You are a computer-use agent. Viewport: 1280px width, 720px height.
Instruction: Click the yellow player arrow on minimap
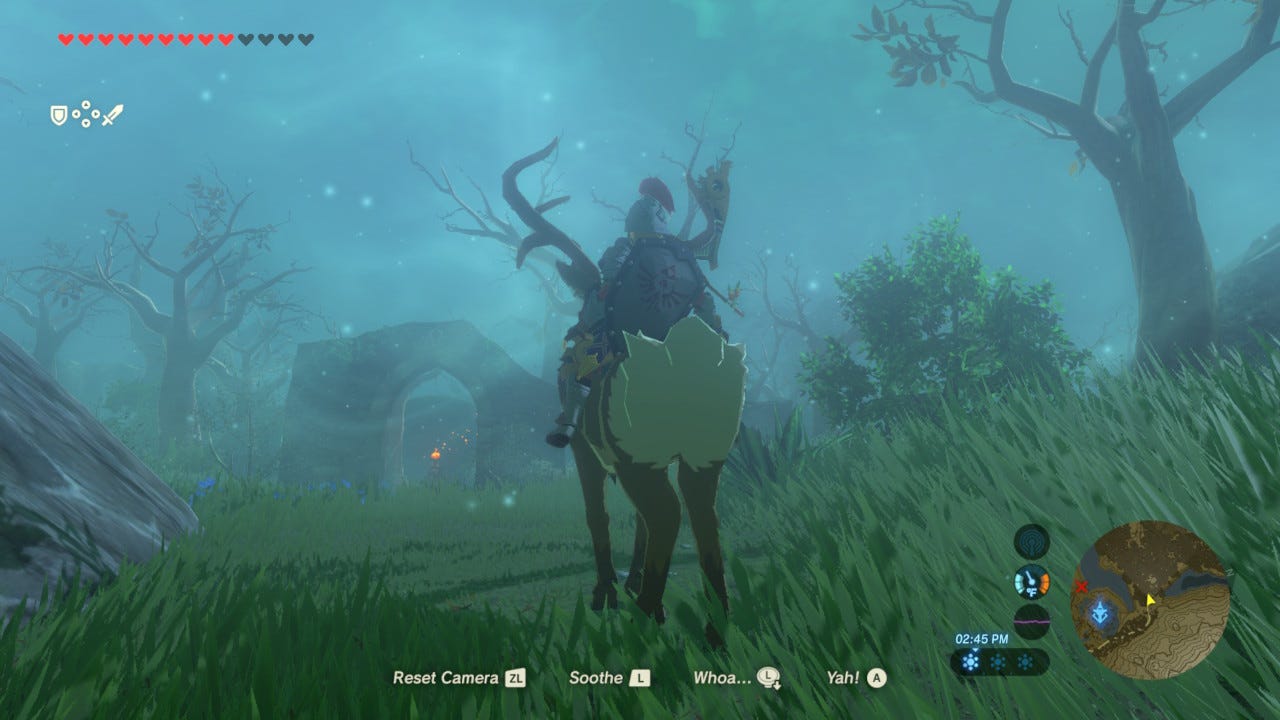[1150, 600]
